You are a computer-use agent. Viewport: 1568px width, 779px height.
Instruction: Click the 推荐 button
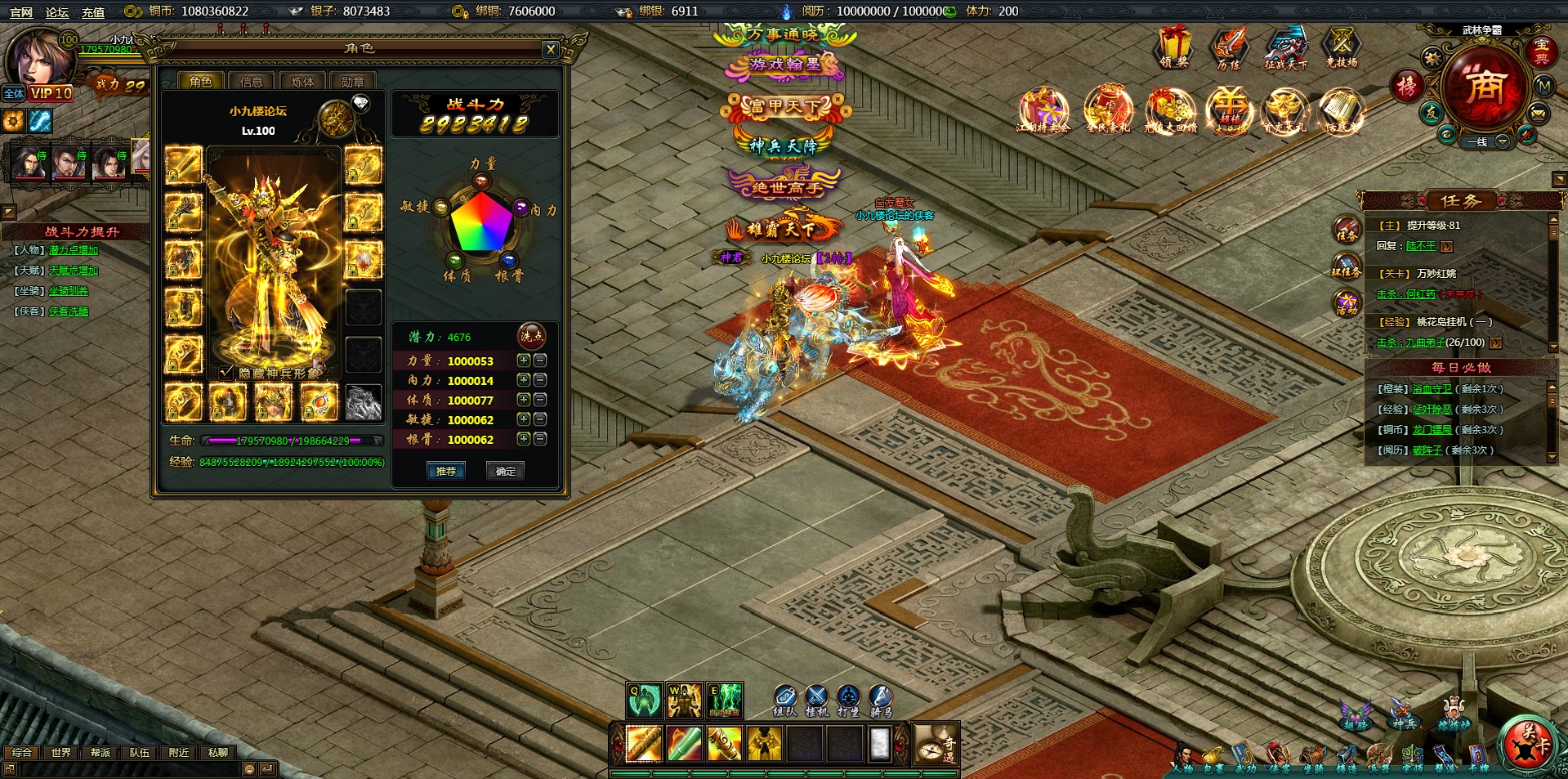[x=446, y=471]
